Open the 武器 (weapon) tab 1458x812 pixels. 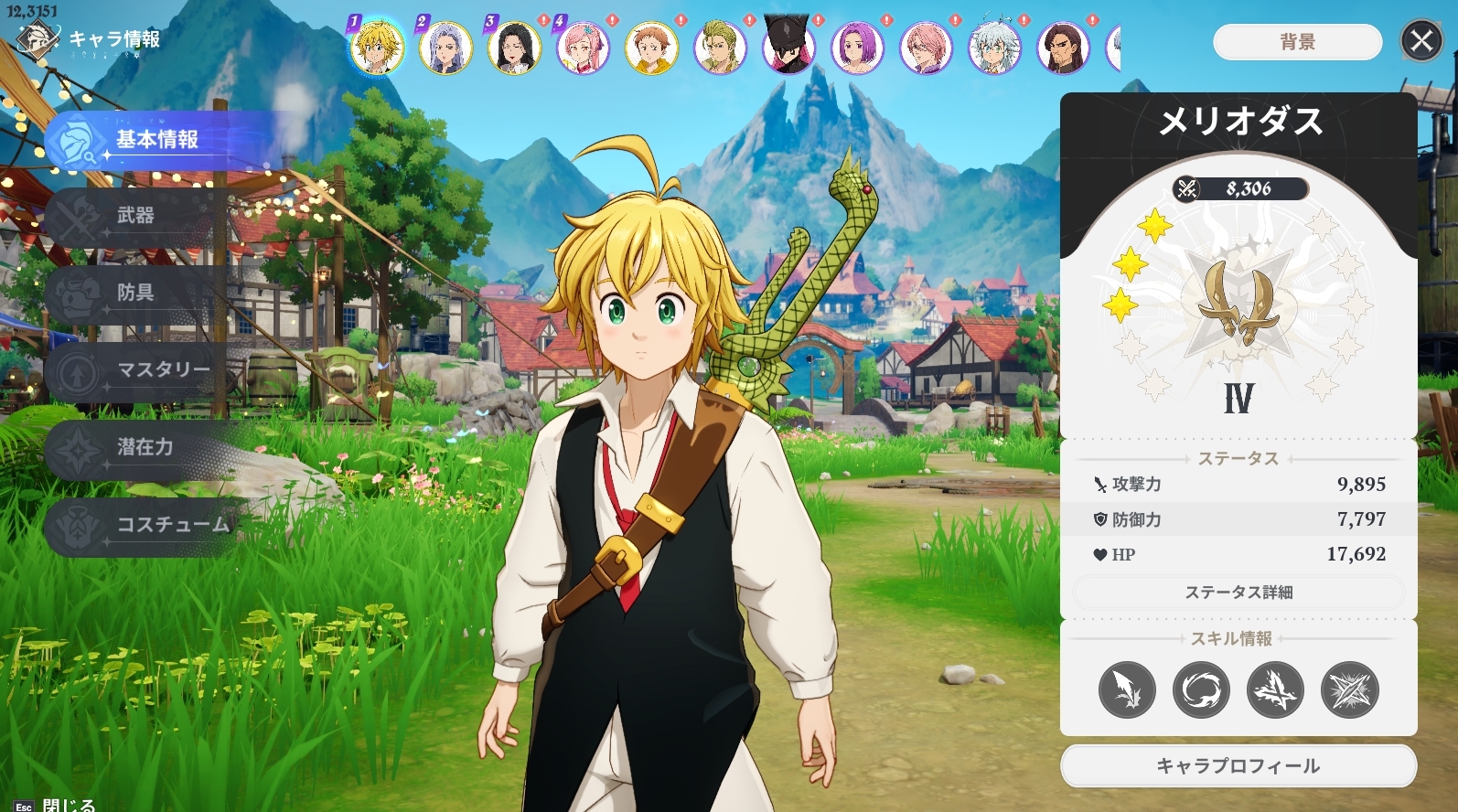click(135, 216)
